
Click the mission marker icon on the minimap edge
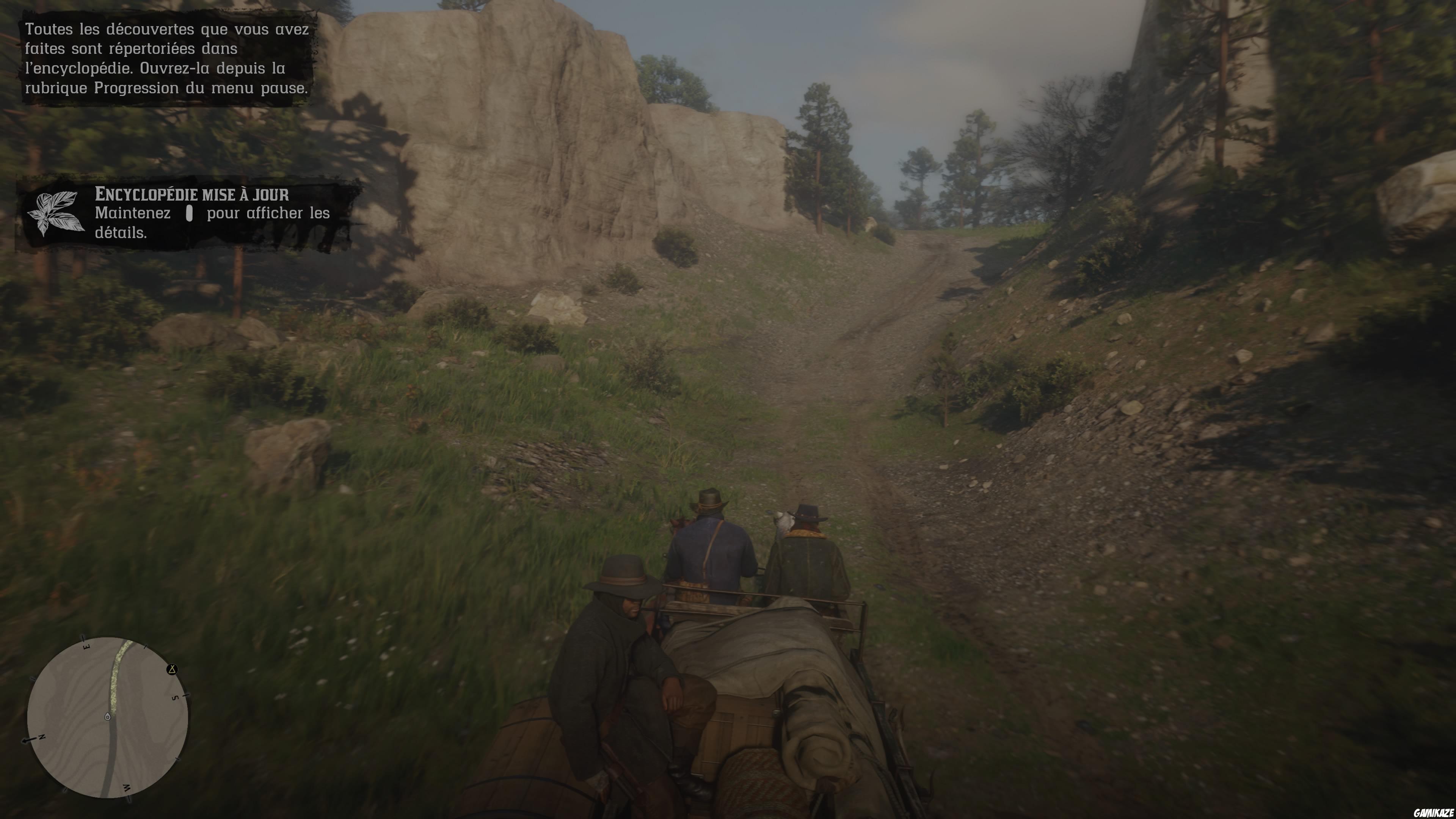coord(173,670)
